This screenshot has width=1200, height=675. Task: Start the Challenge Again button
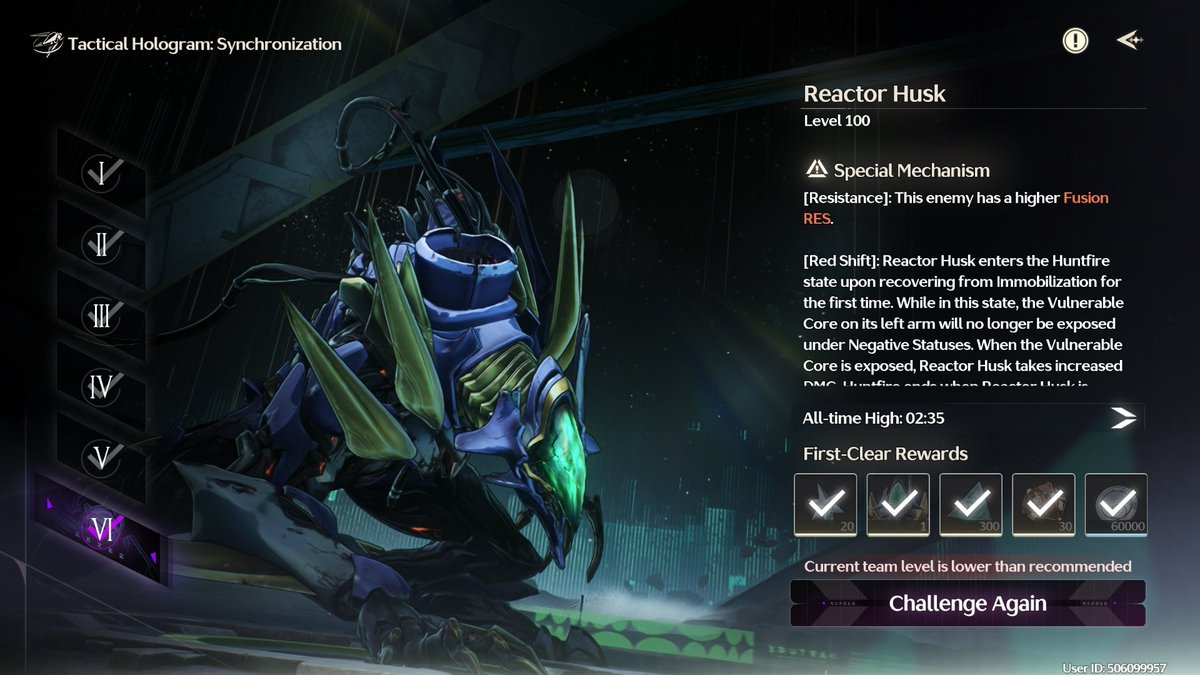point(967,603)
